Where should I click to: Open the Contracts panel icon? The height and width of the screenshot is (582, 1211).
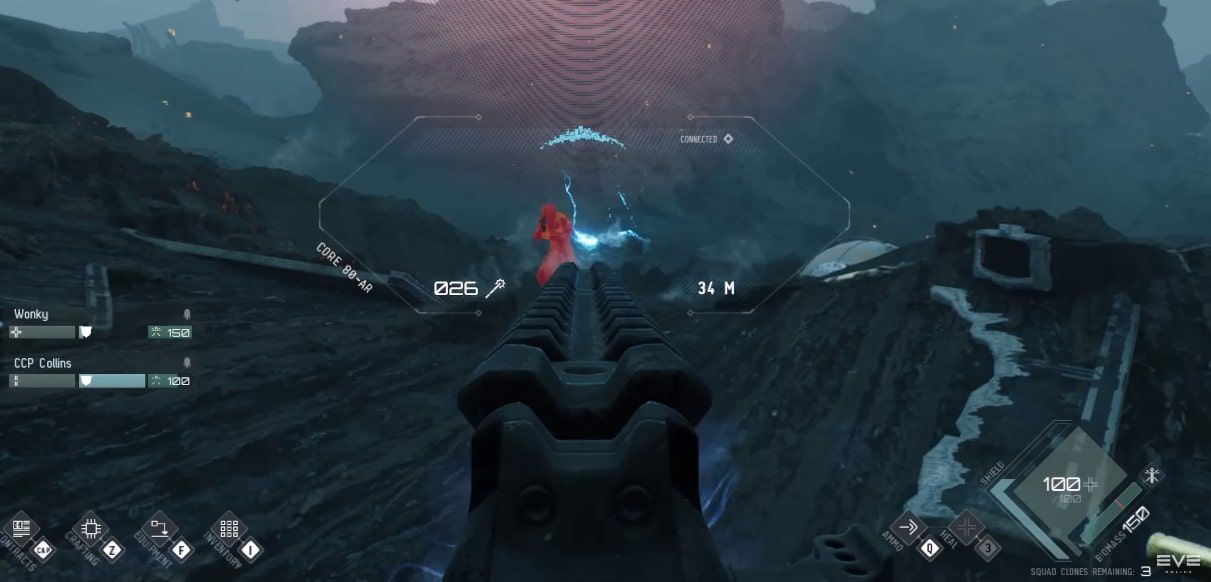19,529
